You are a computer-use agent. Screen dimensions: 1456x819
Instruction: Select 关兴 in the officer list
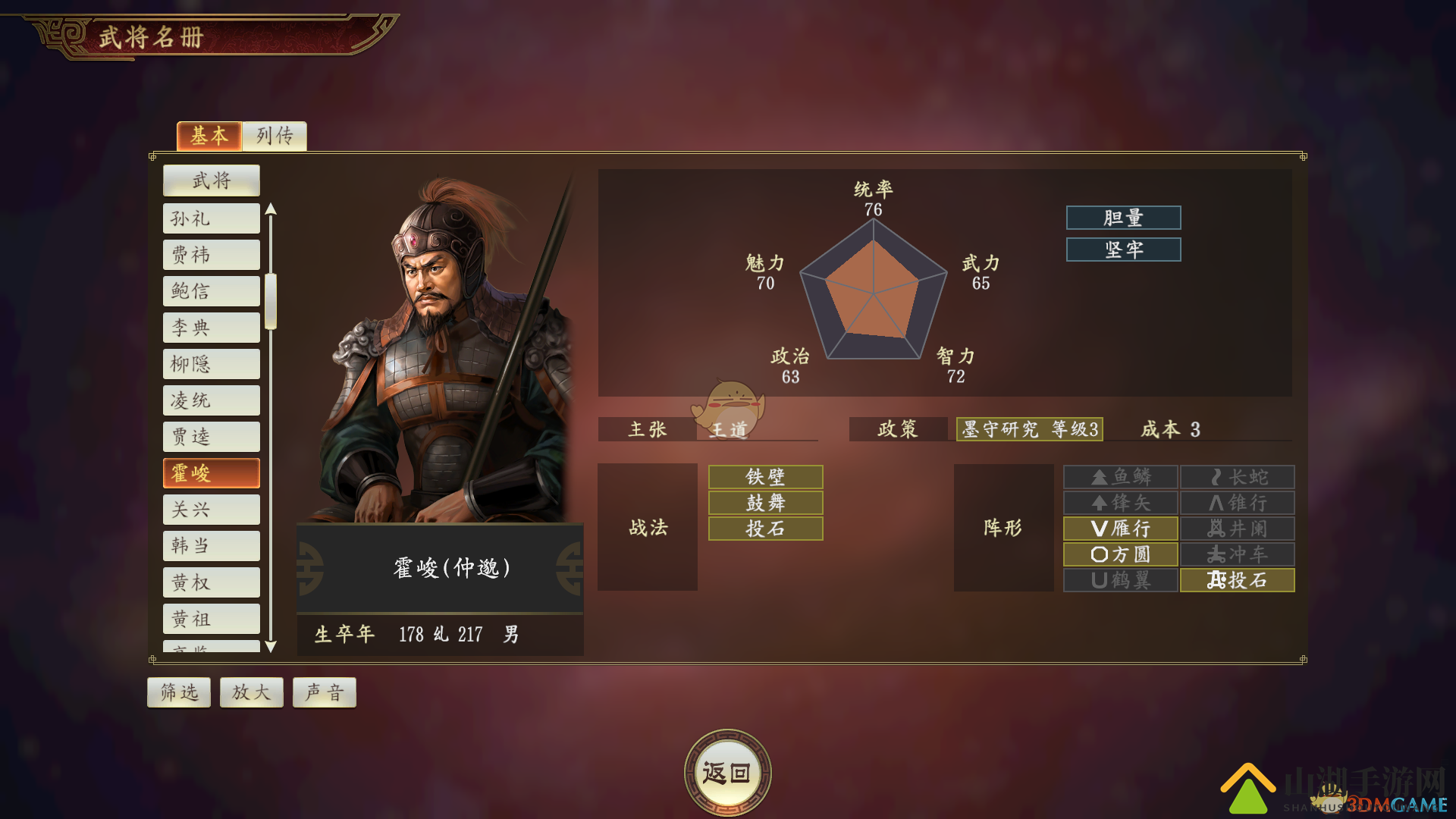211,510
